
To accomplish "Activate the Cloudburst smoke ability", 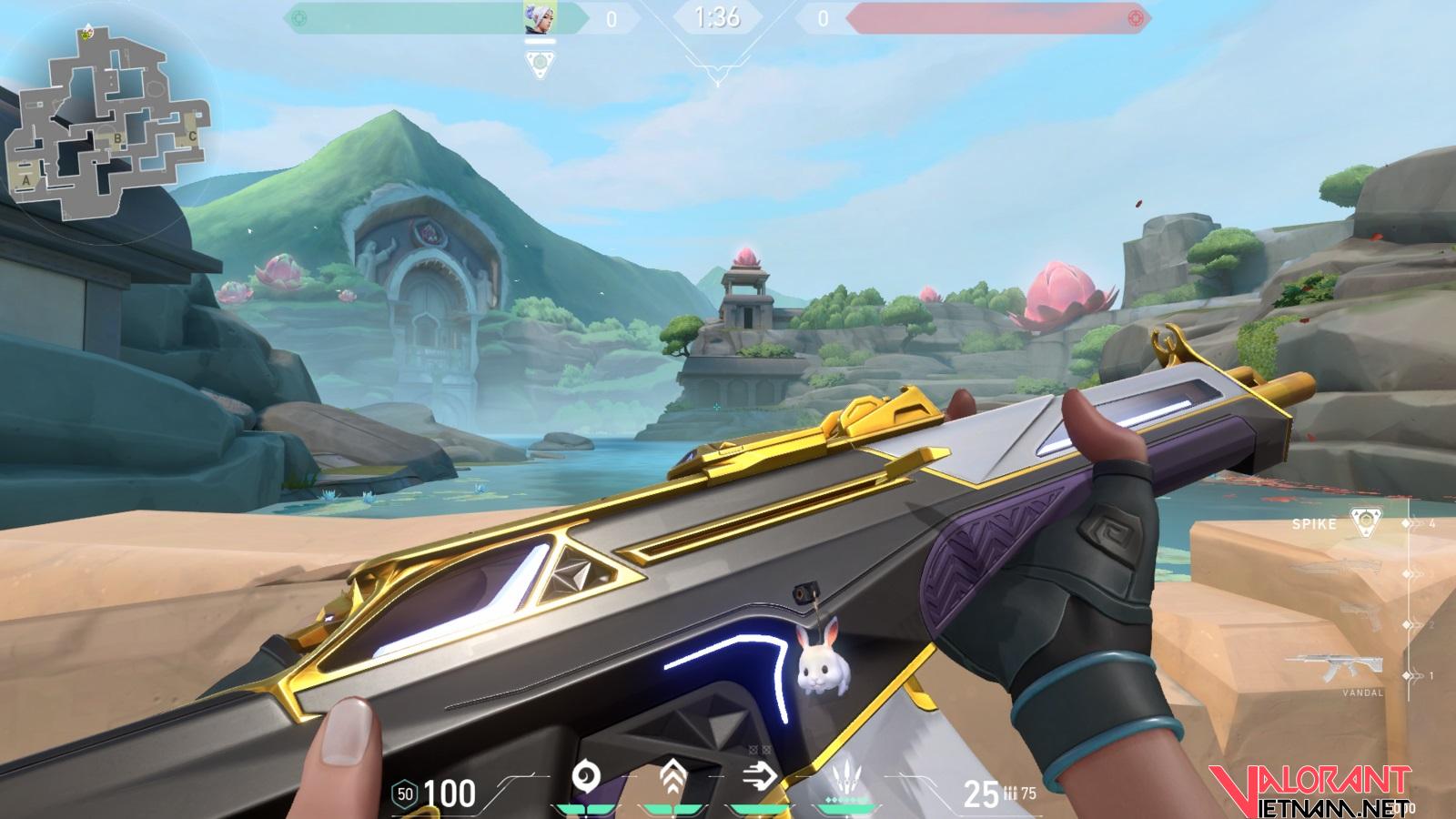I will pyautogui.click(x=586, y=778).
